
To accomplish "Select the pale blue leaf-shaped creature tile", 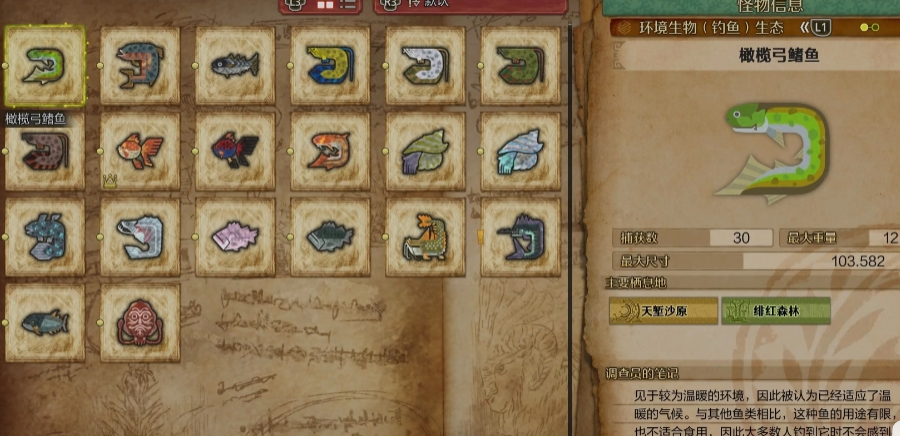I will (520, 151).
